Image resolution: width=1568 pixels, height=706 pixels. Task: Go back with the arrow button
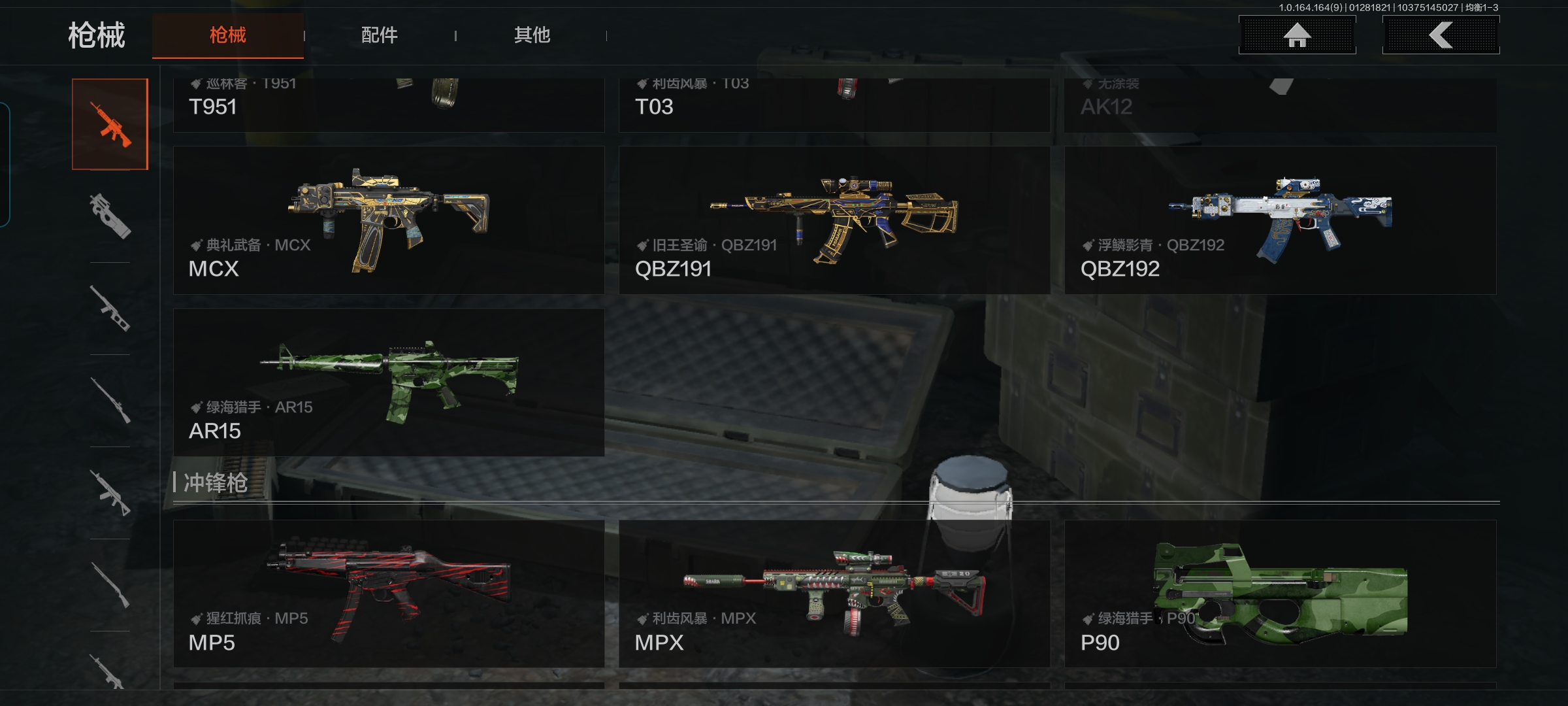[x=1441, y=35]
